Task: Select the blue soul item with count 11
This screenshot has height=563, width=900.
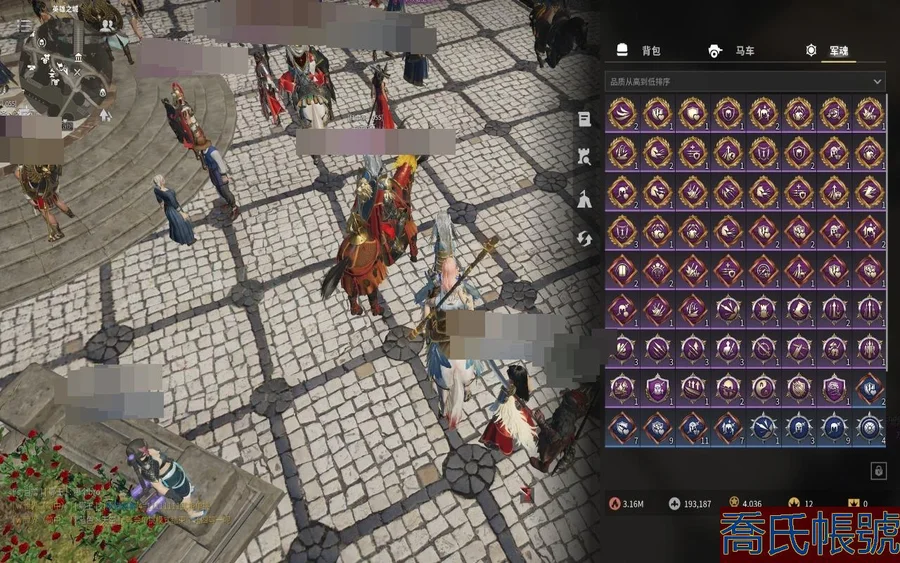Action: (693, 427)
